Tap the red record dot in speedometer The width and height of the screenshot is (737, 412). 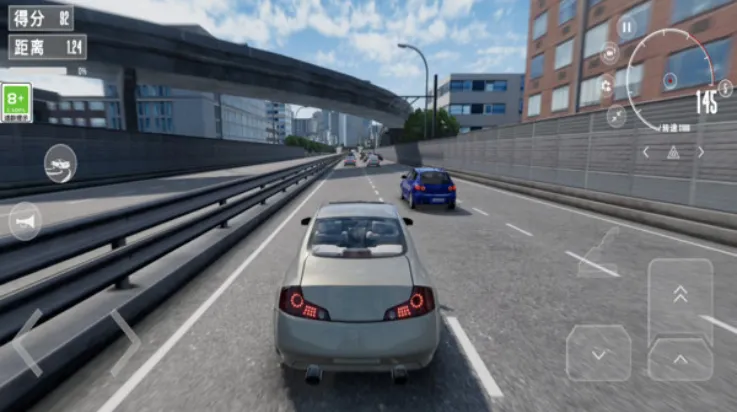point(669,80)
